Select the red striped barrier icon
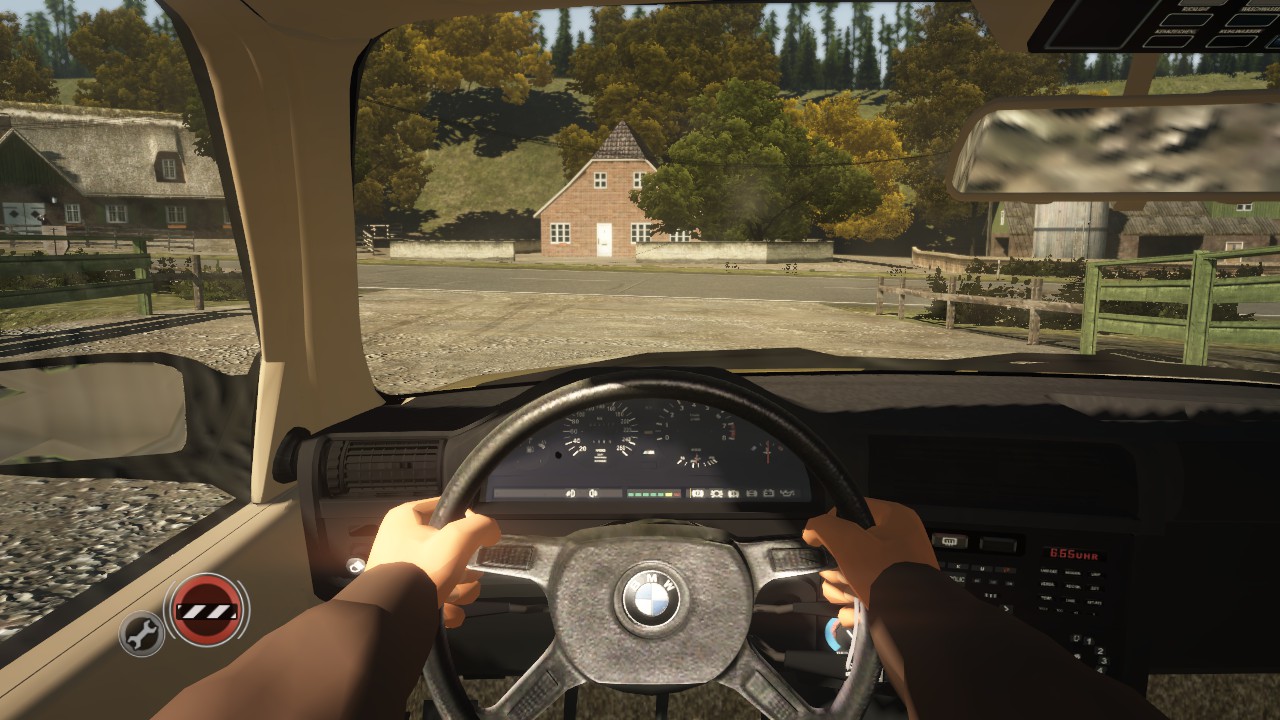The image size is (1280, 720). click(206, 609)
